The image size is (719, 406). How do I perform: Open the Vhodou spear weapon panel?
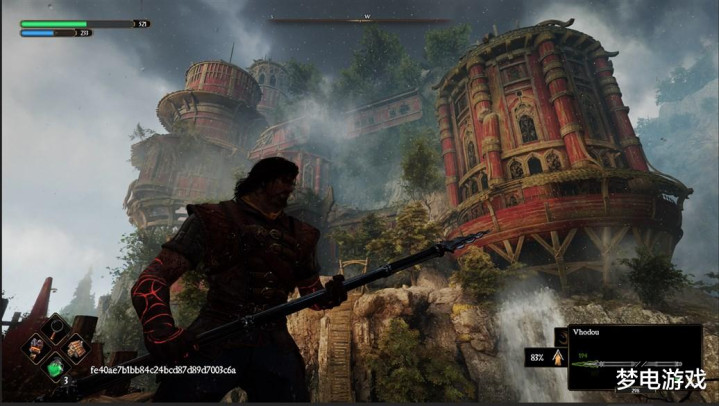[x=633, y=356]
